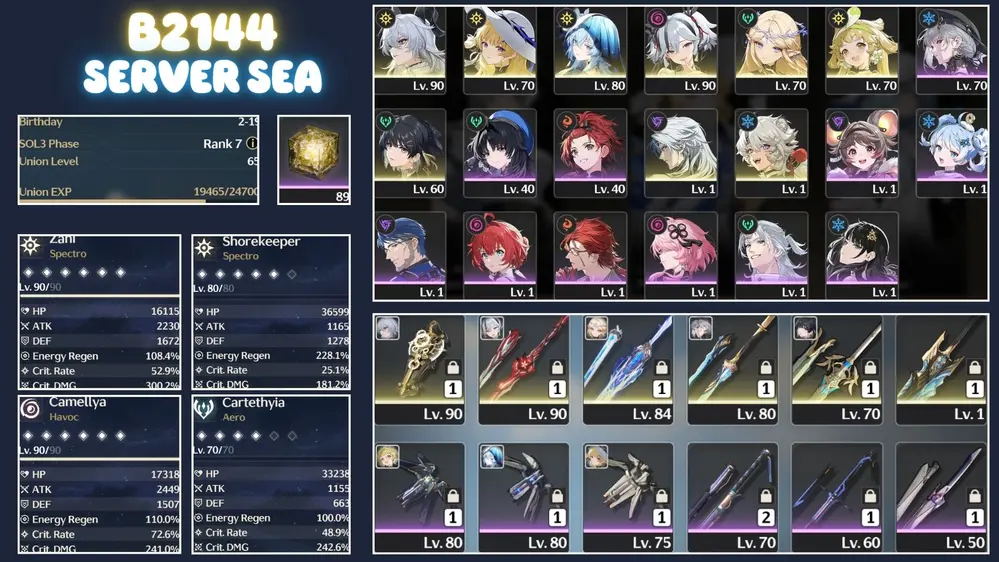Select the Lv. 50 weapon slot
Image resolution: width=999 pixels, height=562 pixels.
(940, 497)
